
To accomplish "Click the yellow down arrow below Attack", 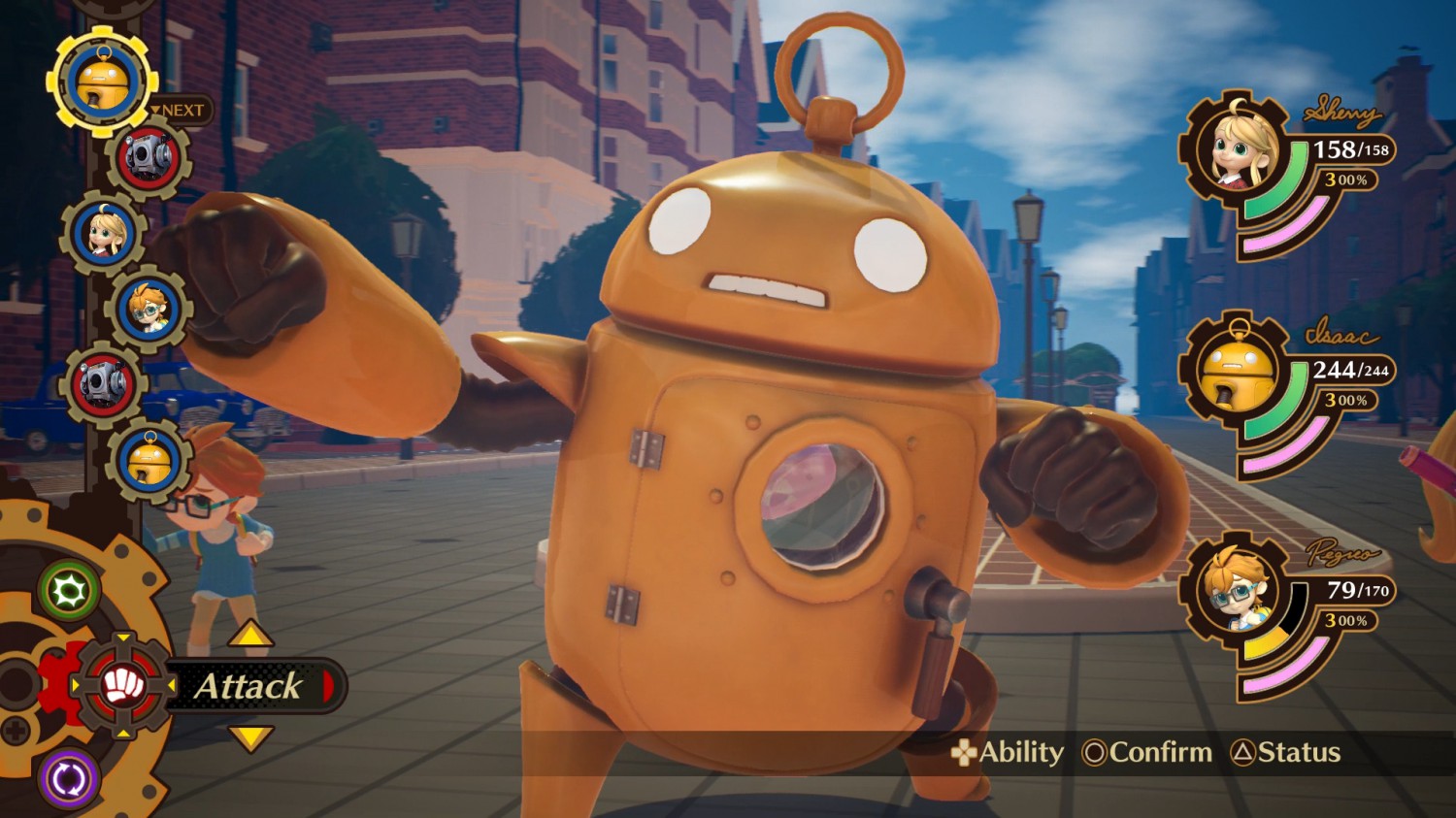I will coord(250,738).
